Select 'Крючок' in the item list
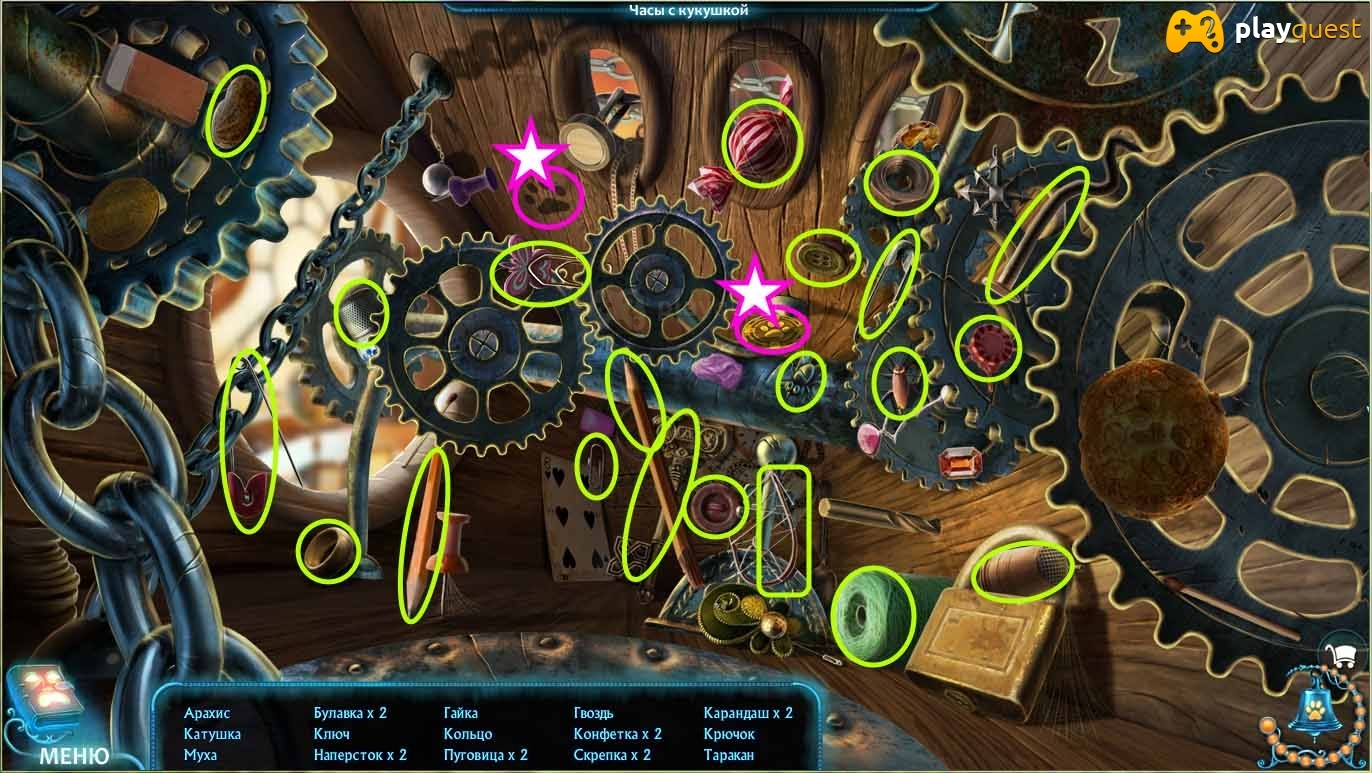 [x=729, y=734]
